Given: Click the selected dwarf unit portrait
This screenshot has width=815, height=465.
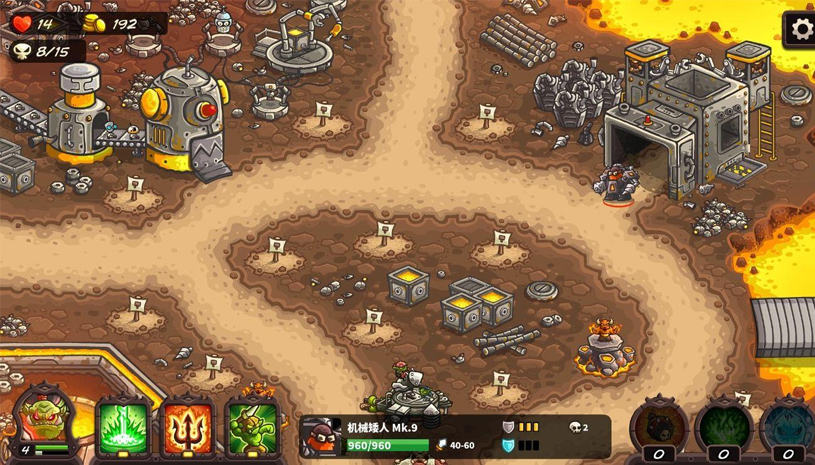Looking at the screenshot, I should point(320,437).
